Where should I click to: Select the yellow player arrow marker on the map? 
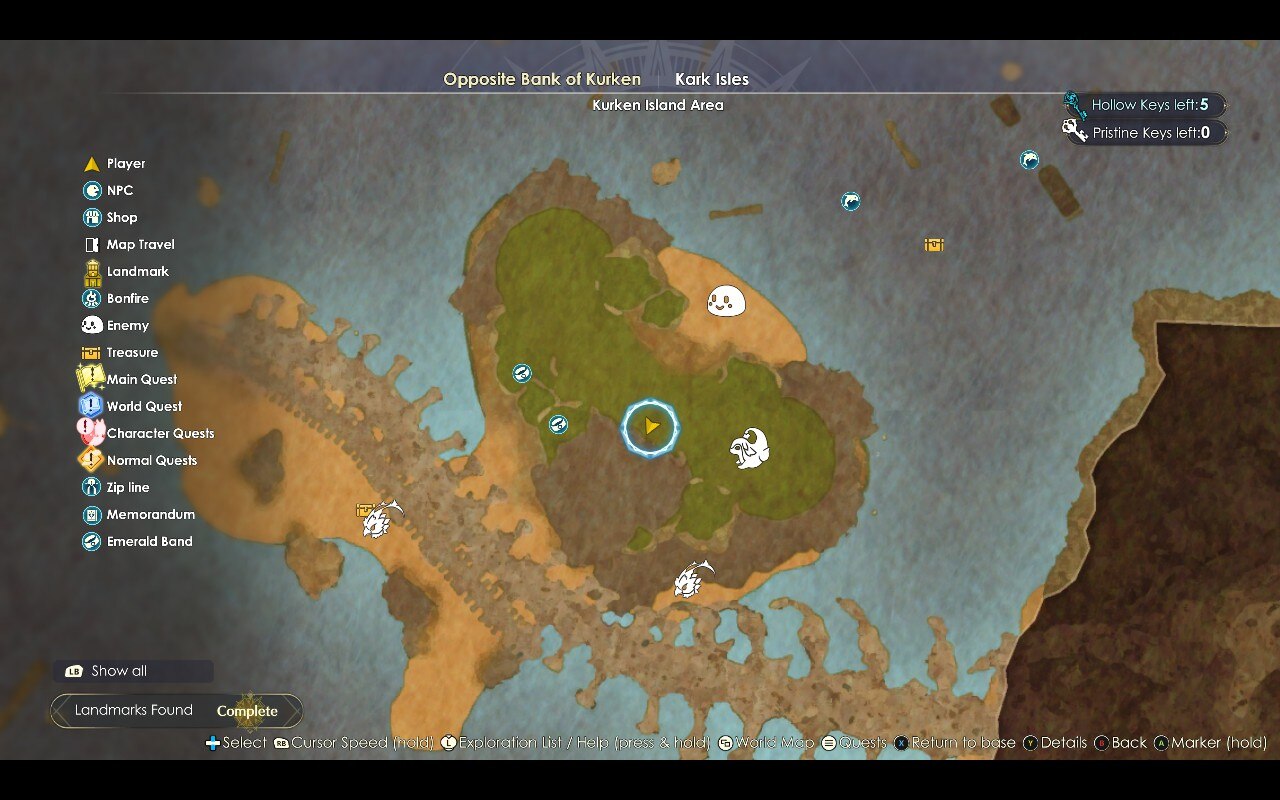(651, 427)
